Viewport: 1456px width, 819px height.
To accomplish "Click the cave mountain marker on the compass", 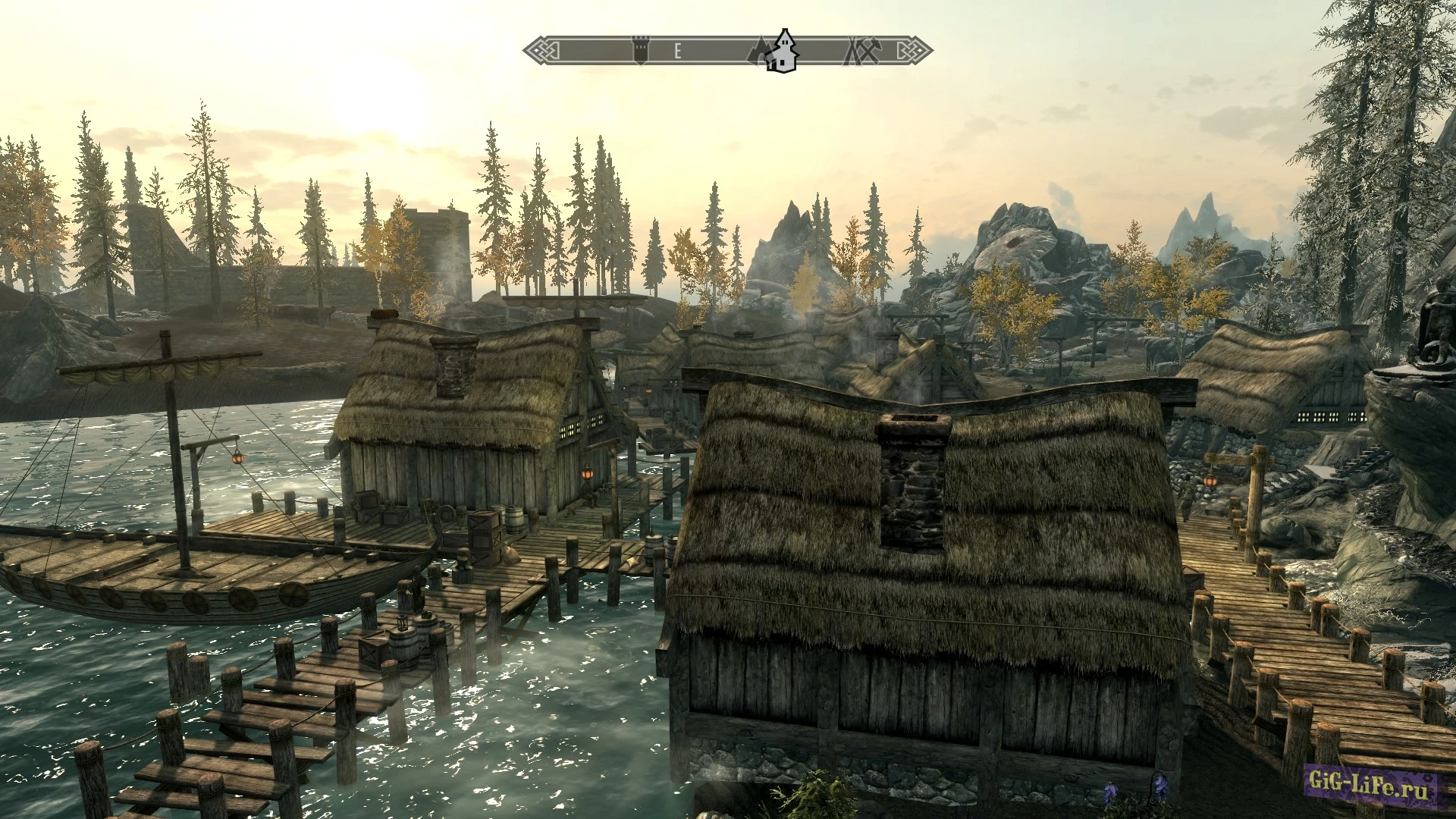I will [x=758, y=52].
